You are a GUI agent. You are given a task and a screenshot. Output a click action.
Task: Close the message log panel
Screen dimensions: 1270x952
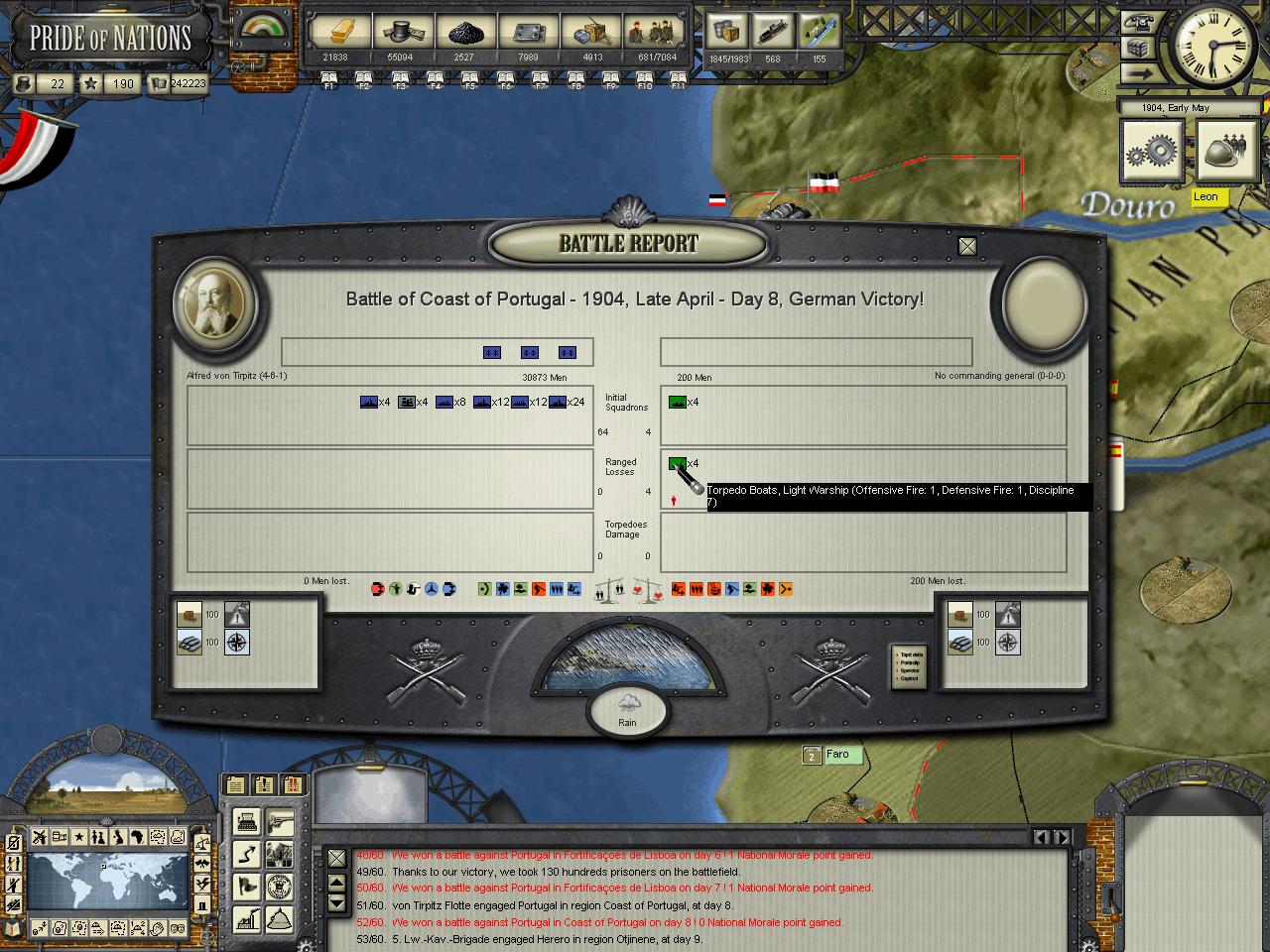tap(337, 859)
